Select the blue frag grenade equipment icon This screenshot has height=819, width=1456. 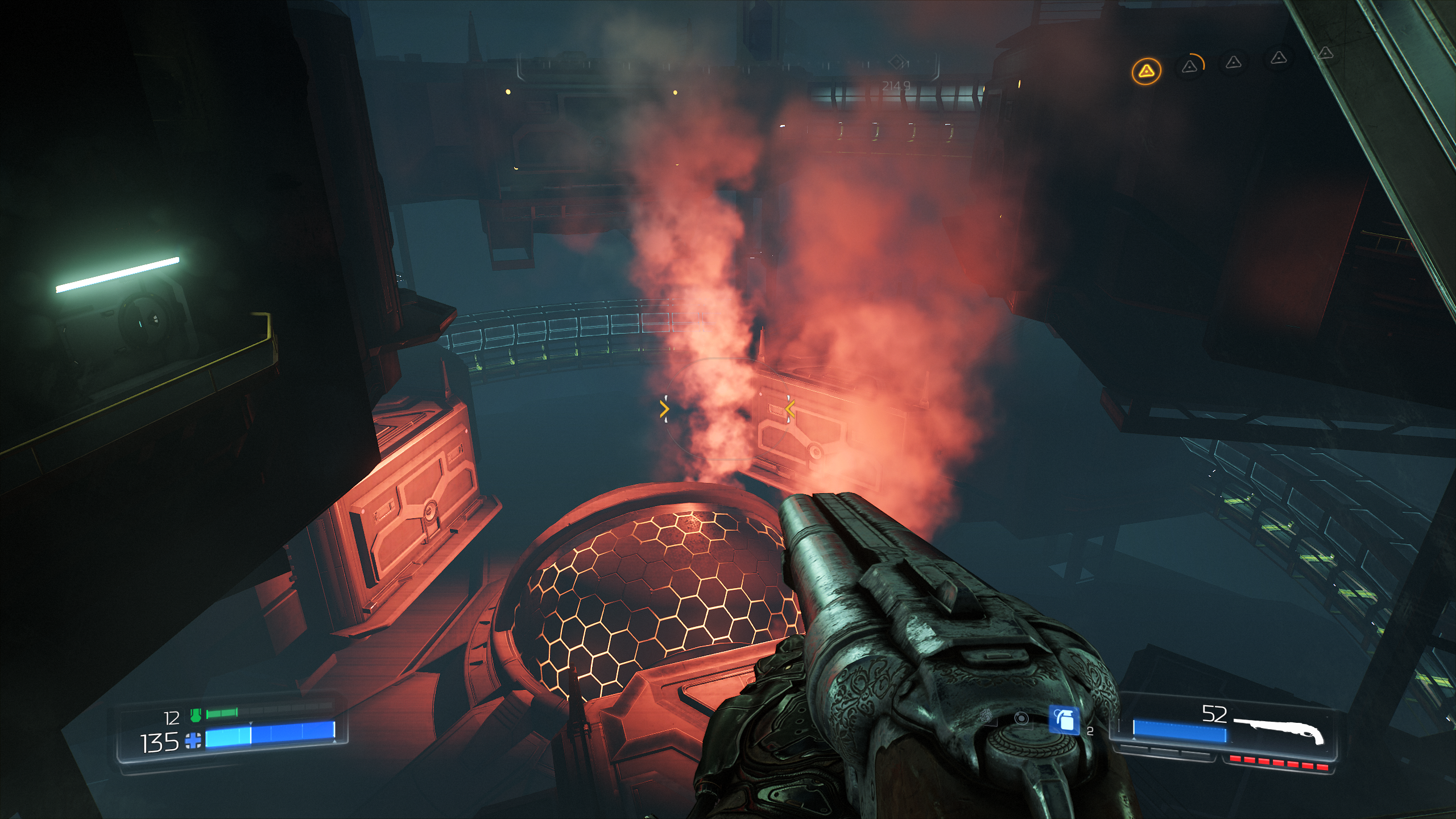coord(1064,720)
